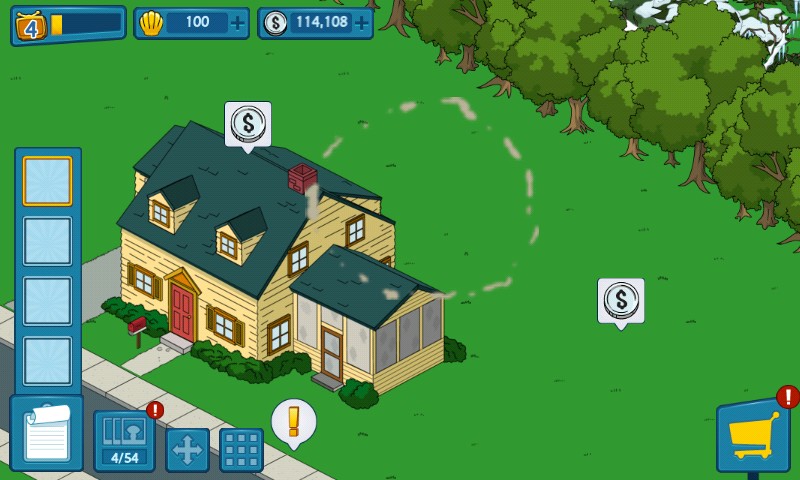
Task: Collect the coin bubble above the house
Action: (x=247, y=125)
